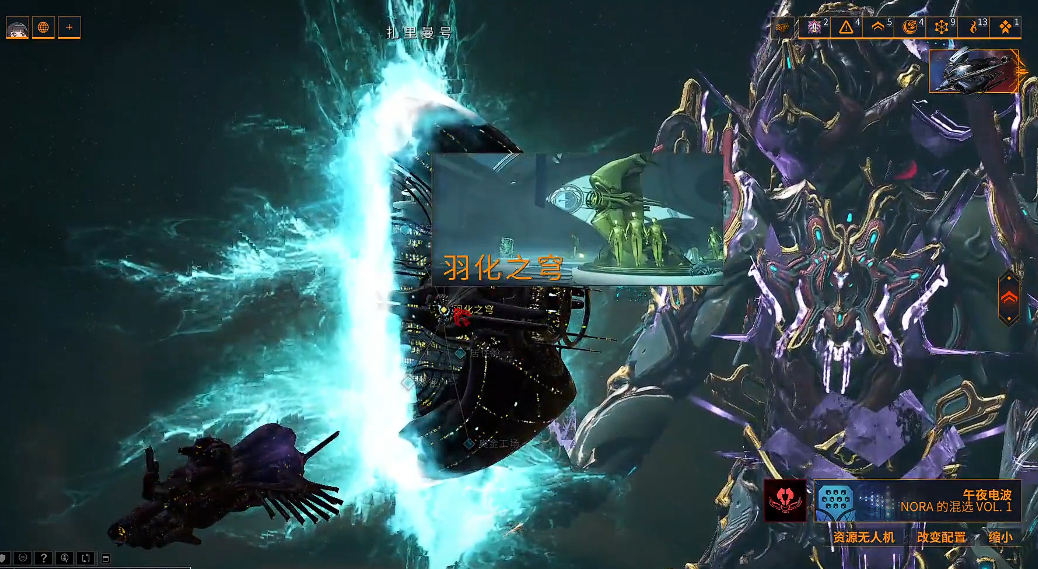Open the alerts tab with warning triangle
The image size is (1038, 569).
click(848, 27)
